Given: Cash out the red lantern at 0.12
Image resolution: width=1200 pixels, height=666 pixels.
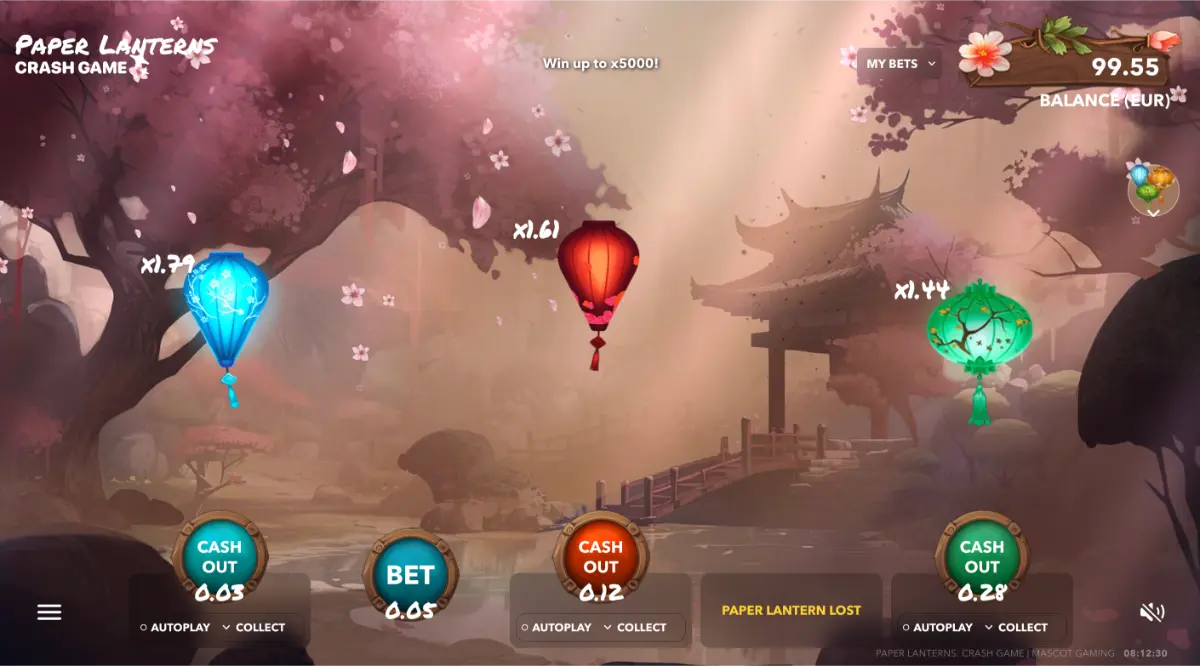Looking at the screenshot, I should 600,559.
